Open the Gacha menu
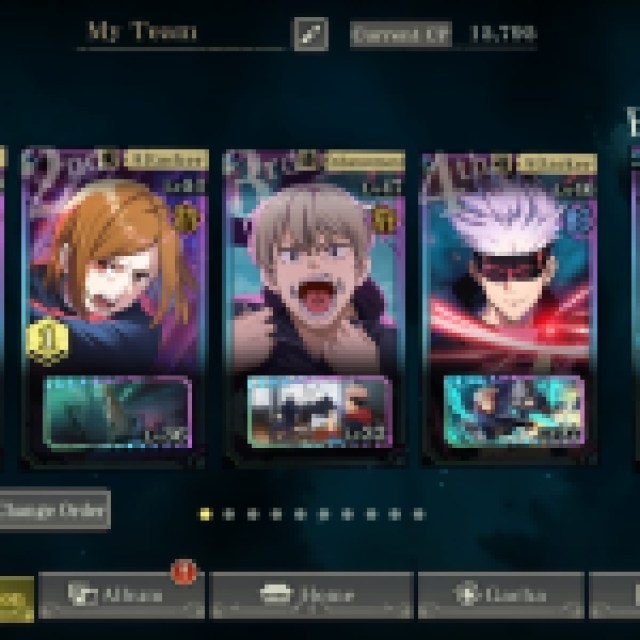640x640 pixels. (500, 595)
